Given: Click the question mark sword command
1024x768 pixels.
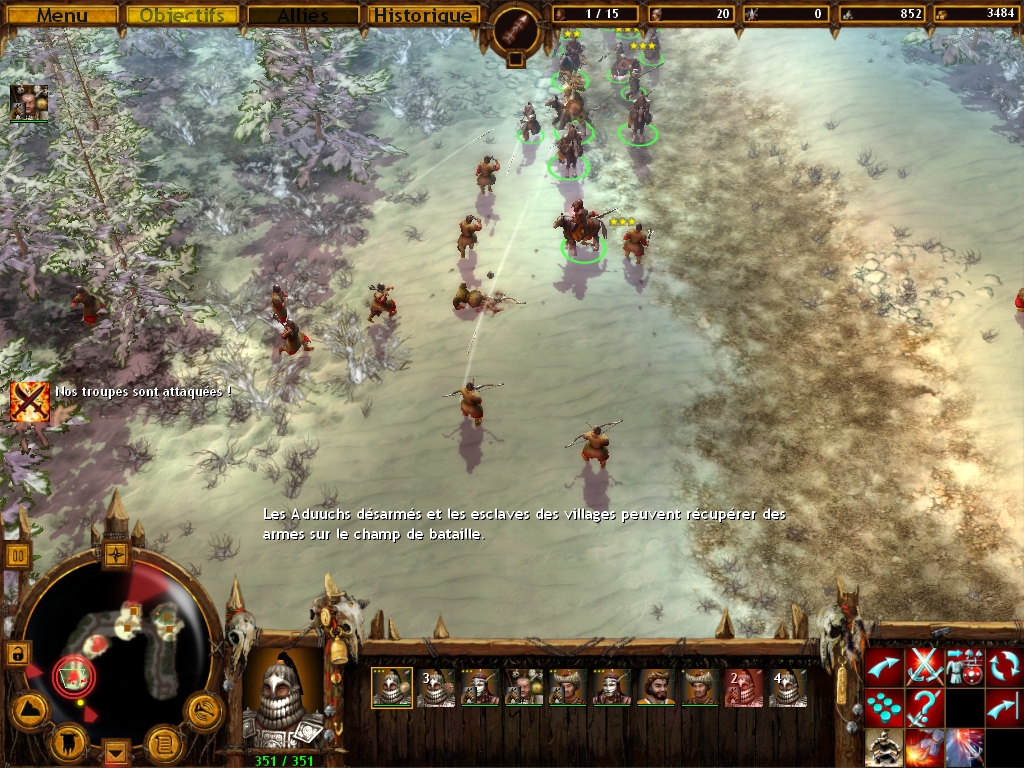Looking at the screenshot, I should [925, 707].
